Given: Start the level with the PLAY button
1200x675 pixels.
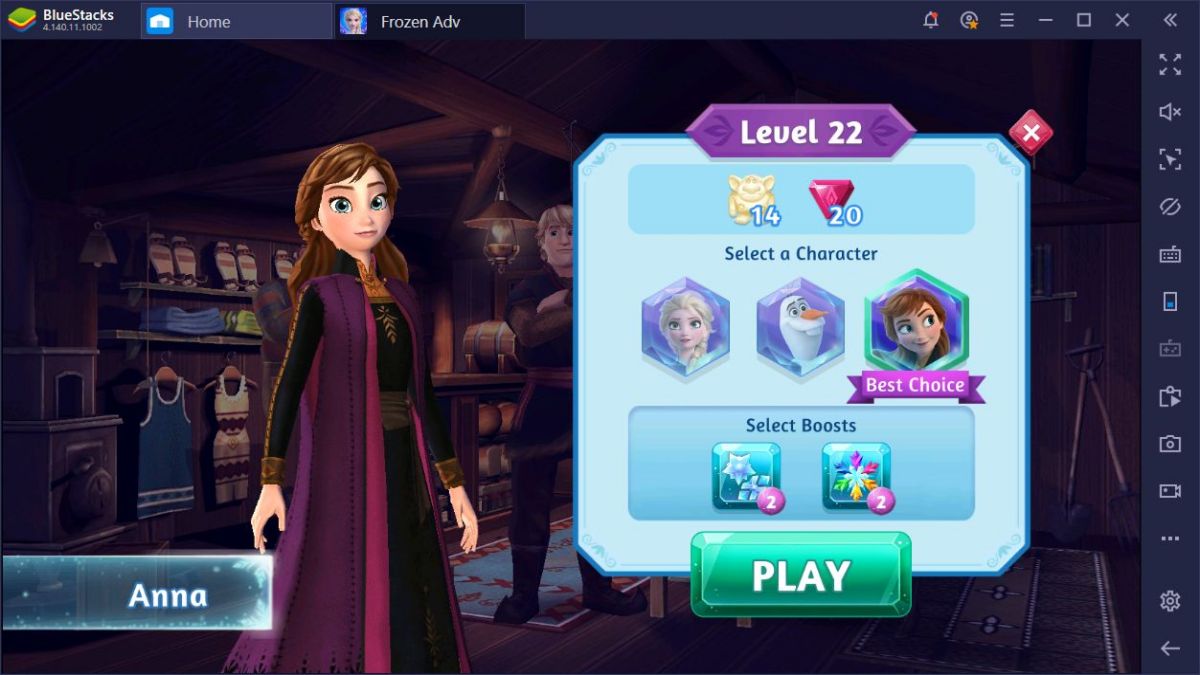Looking at the screenshot, I should (801, 575).
